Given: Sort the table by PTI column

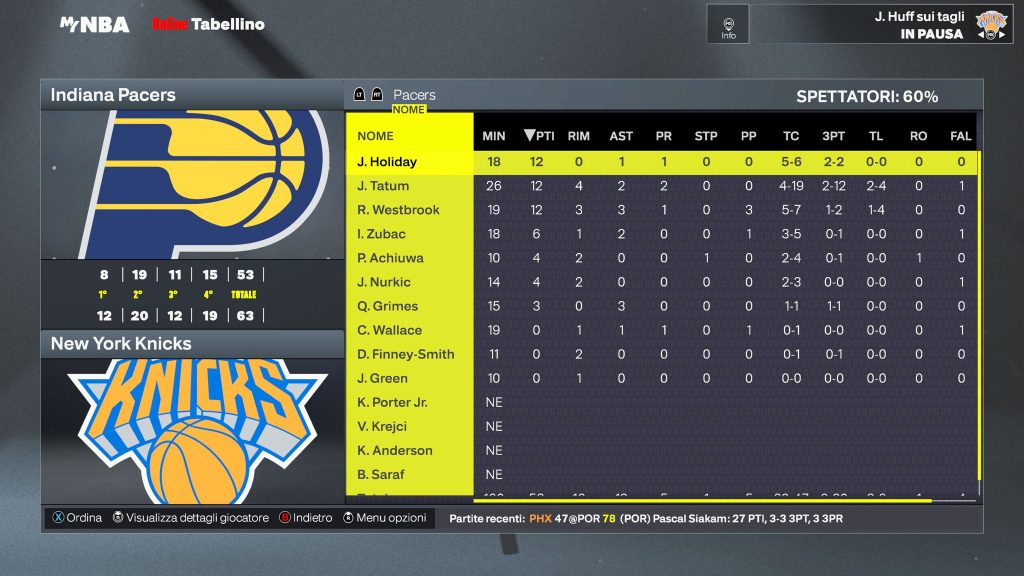Looking at the screenshot, I should [x=539, y=136].
